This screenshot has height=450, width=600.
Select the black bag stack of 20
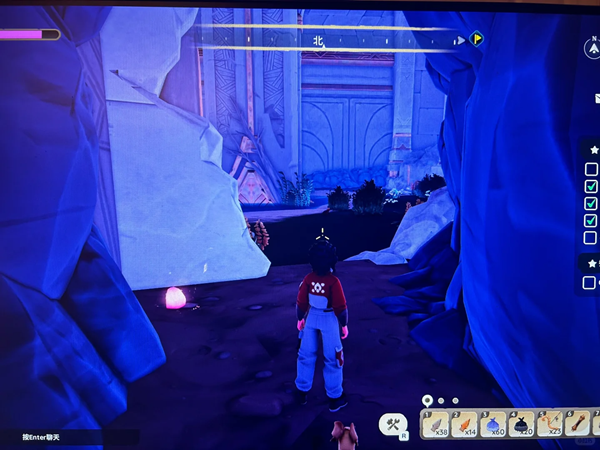pos(522,425)
